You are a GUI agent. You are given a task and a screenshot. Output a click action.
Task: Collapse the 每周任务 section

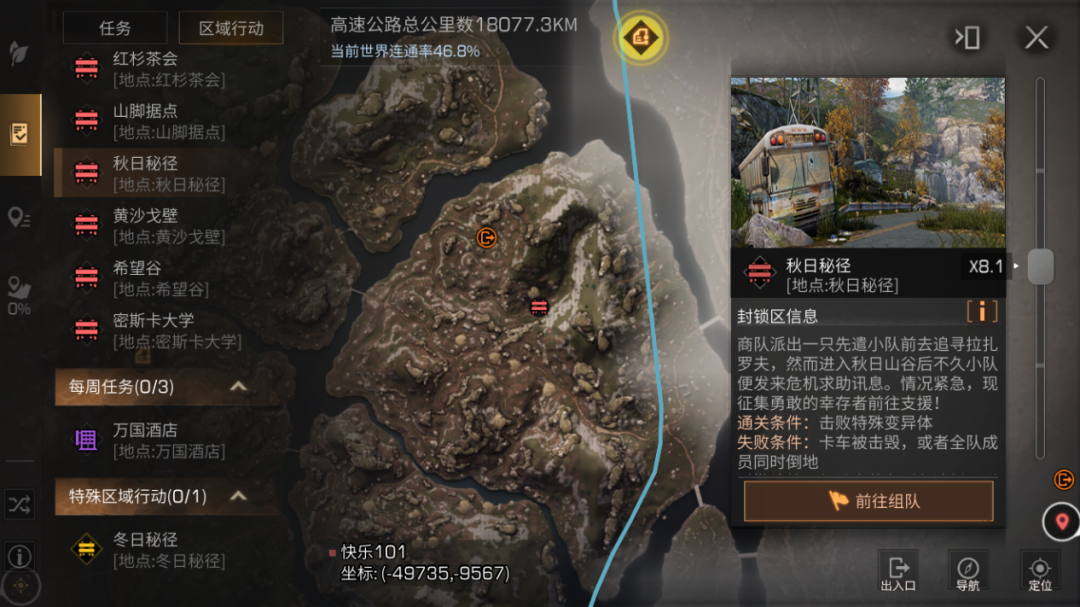tap(238, 386)
